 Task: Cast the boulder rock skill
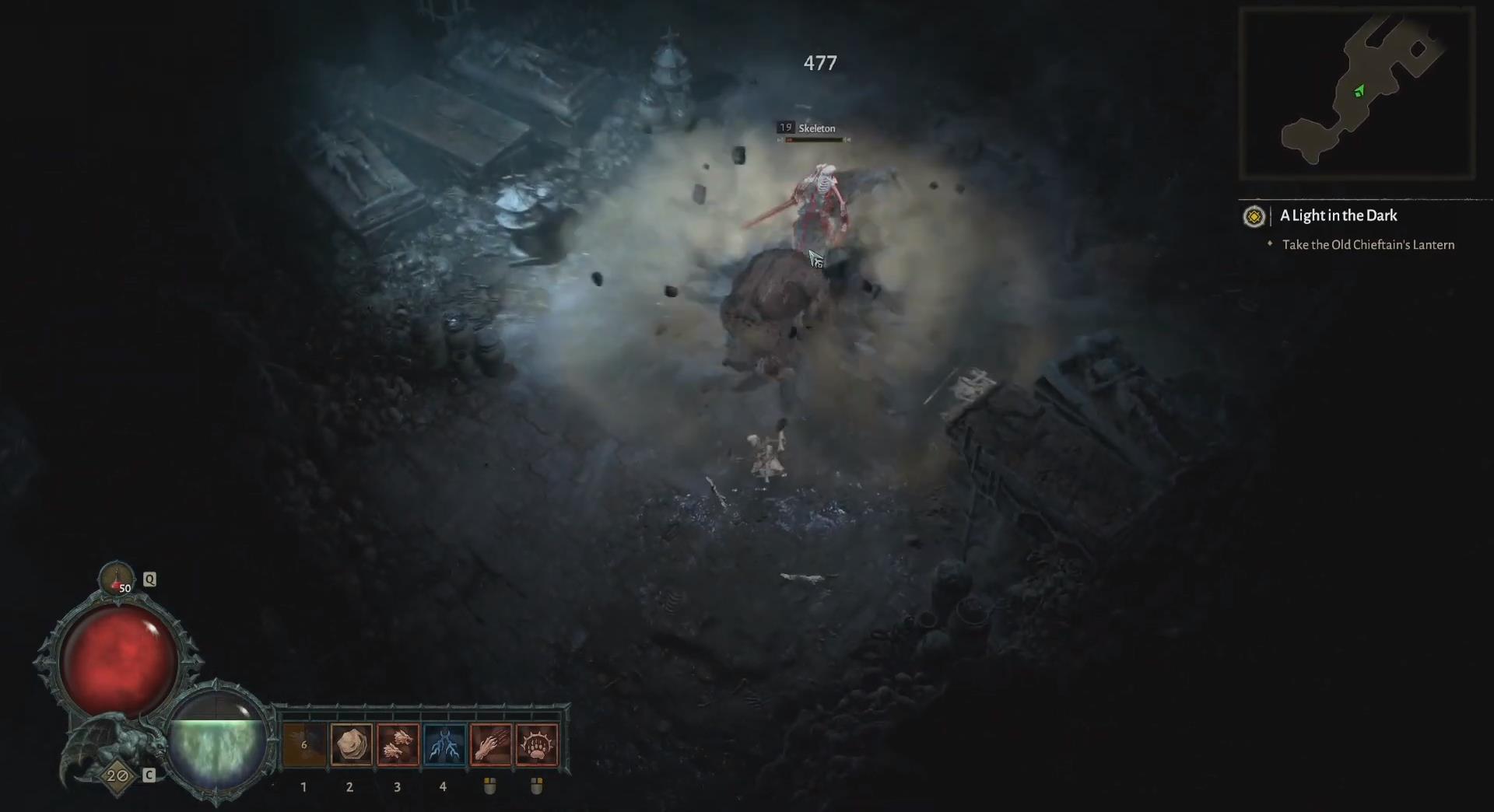[350, 745]
